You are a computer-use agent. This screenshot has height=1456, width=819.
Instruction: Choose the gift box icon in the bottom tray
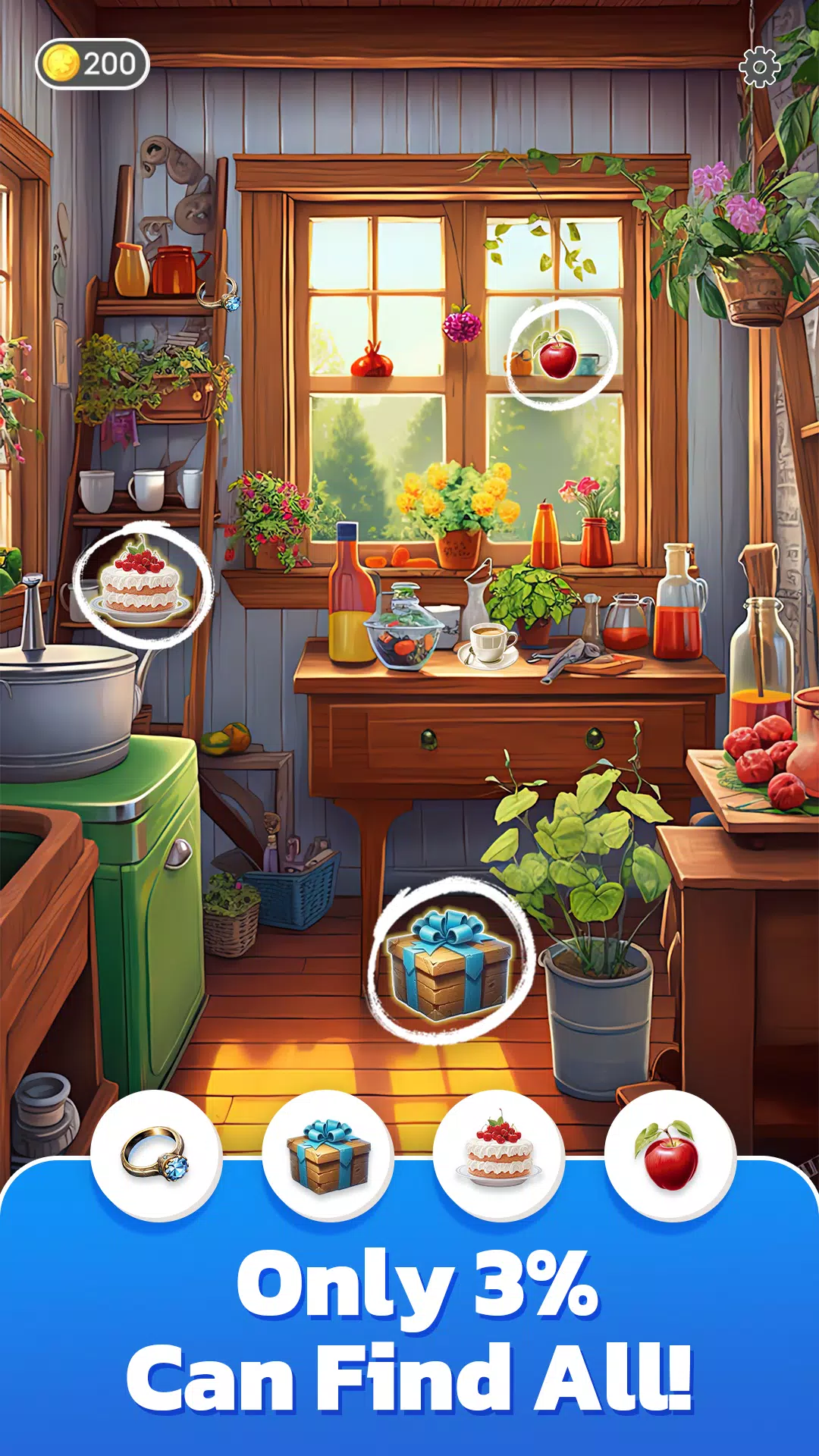click(x=328, y=1155)
